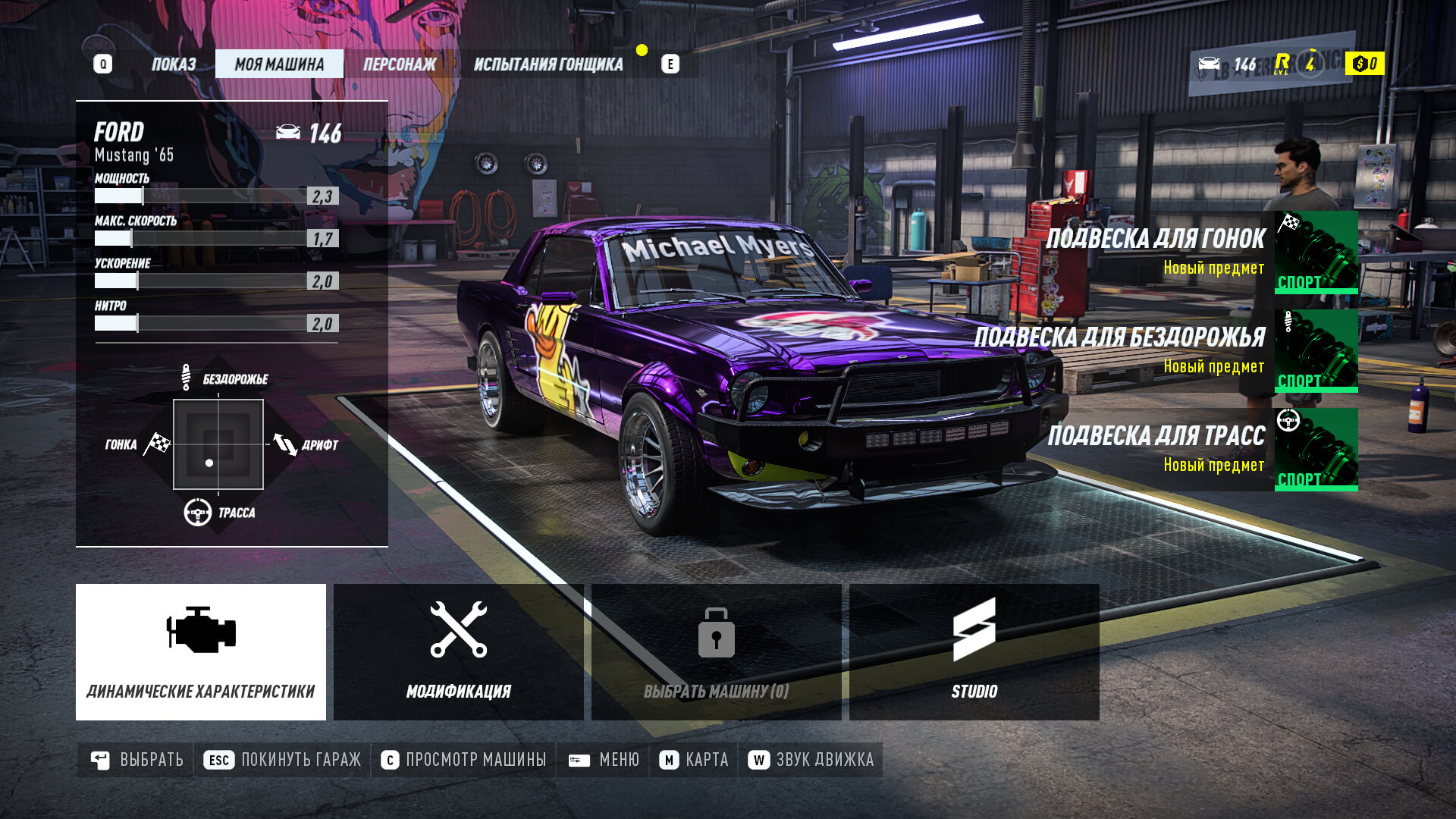Click the ТРАССА steering wheel icon

point(197,511)
